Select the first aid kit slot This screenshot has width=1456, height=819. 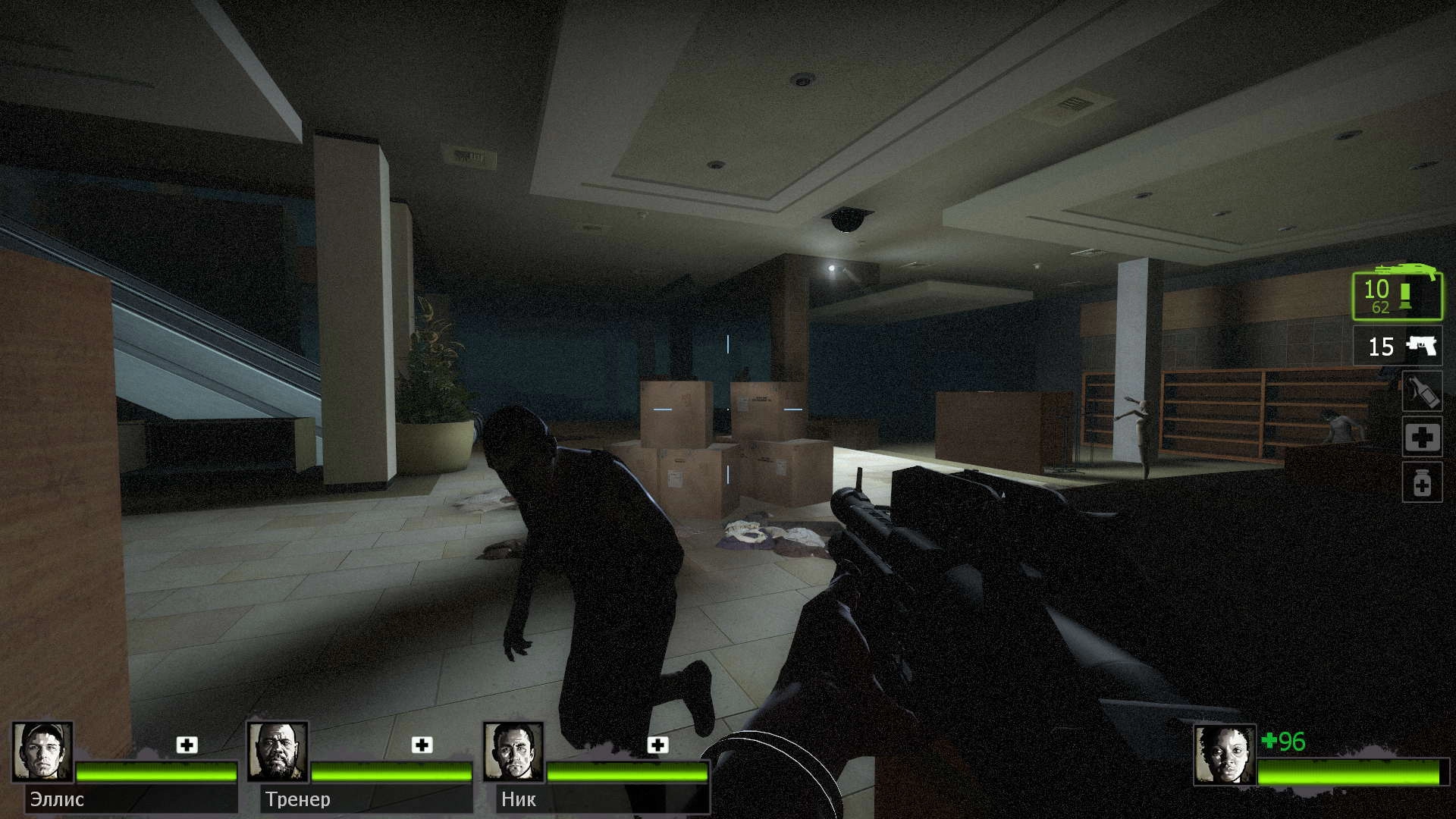point(1421,437)
